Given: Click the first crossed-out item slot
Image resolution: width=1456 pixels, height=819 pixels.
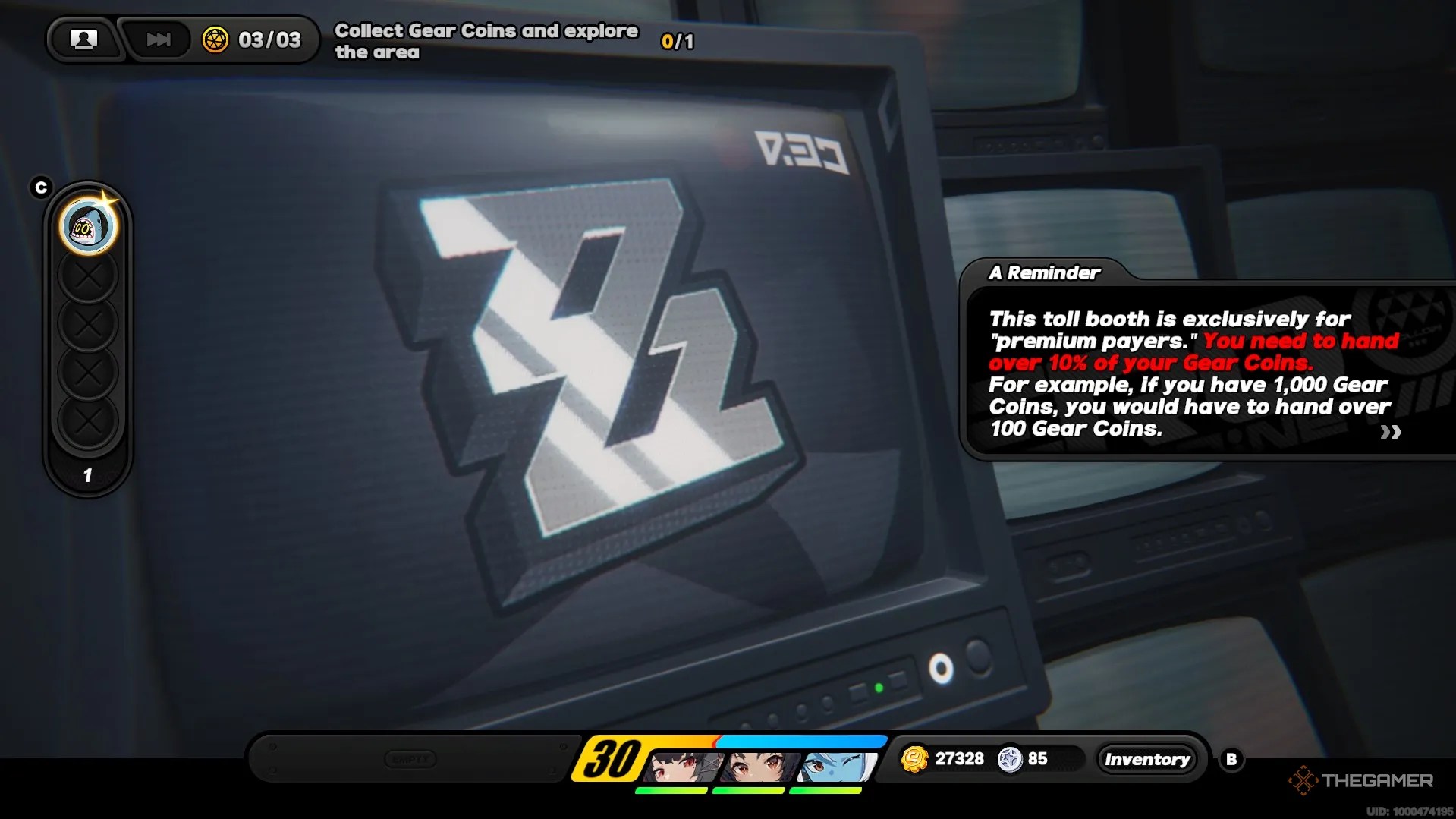Looking at the screenshot, I should (x=89, y=275).
